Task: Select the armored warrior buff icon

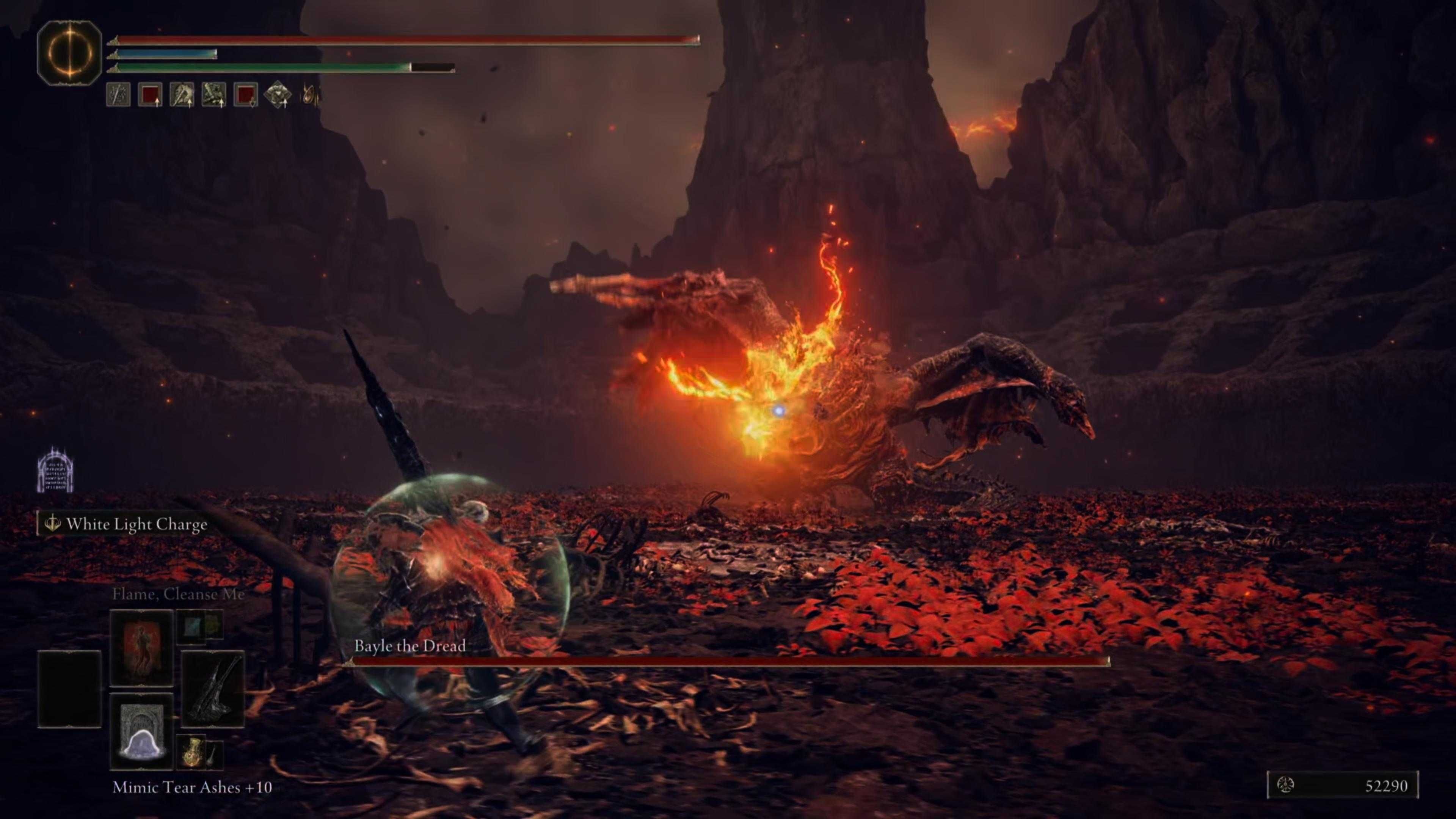Action: tap(182, 96)
